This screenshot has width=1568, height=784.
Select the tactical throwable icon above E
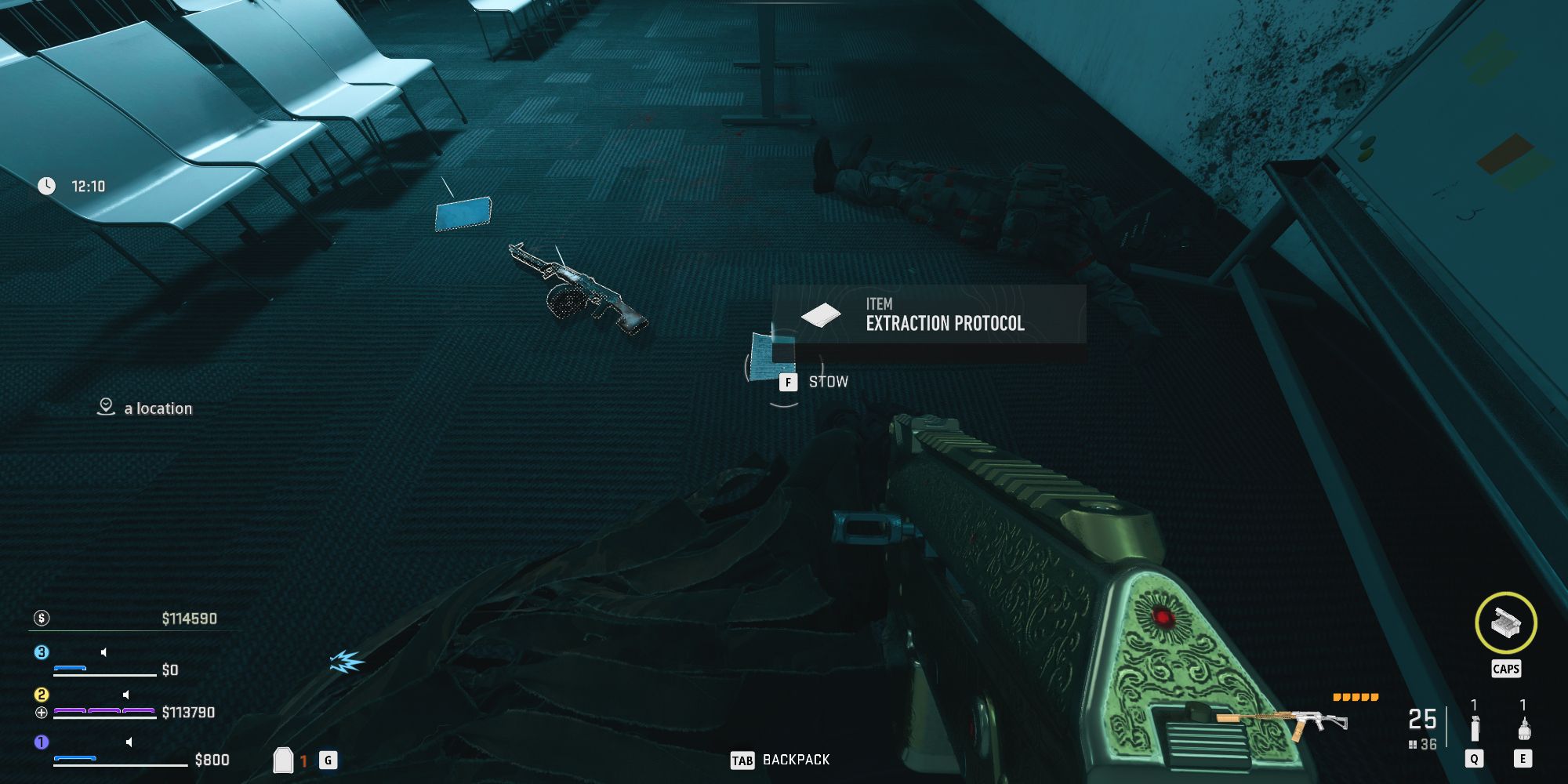(x=1525, y=726)
